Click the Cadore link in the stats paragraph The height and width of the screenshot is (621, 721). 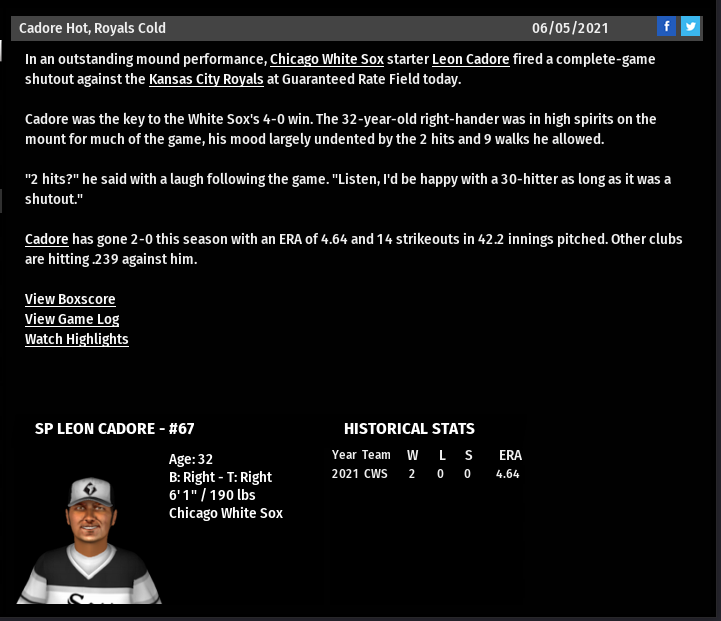pyautogui.click(x=47, y=239)
